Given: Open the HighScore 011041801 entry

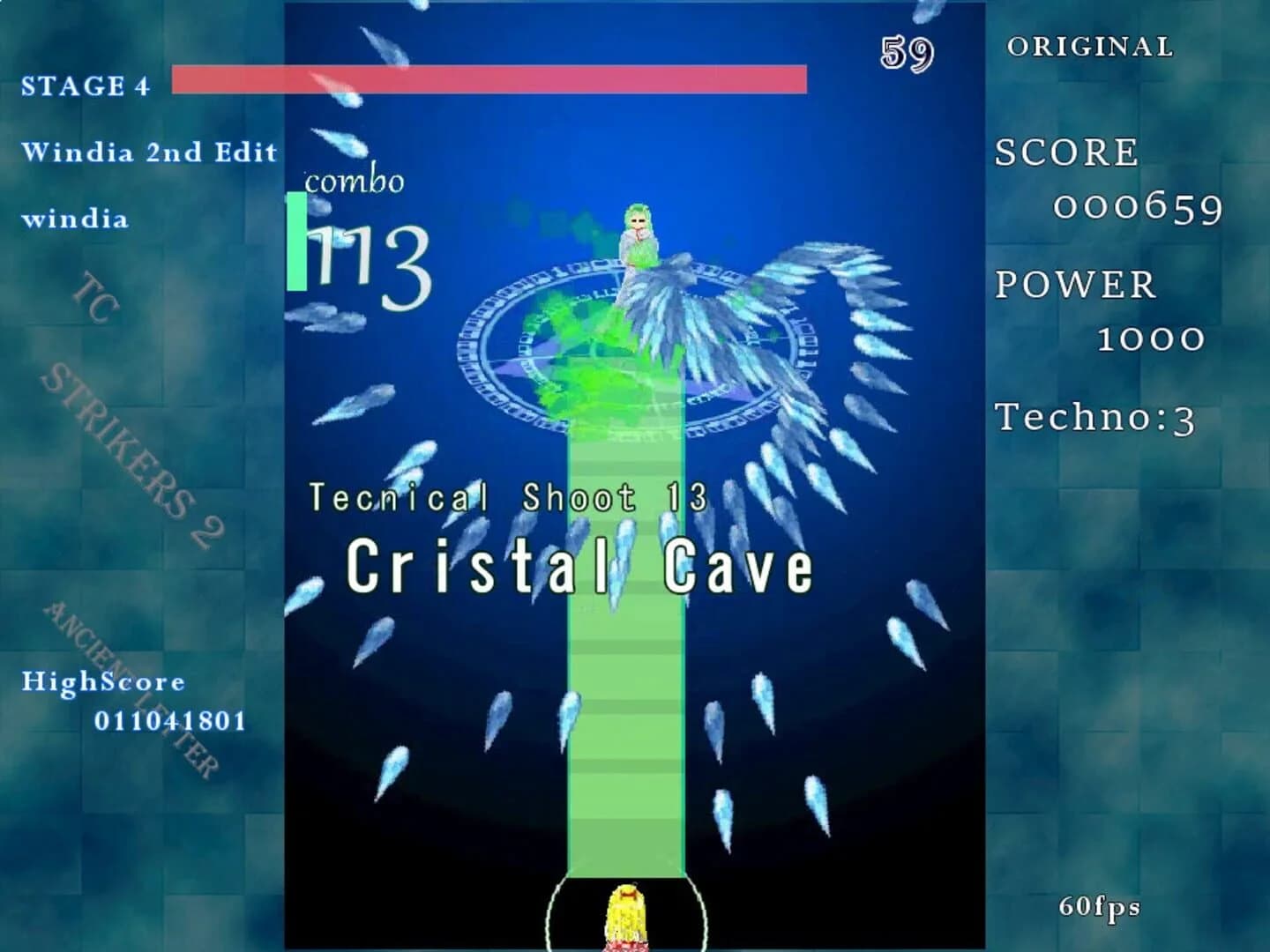Looking at the screenshot, I should click(132, 701).
